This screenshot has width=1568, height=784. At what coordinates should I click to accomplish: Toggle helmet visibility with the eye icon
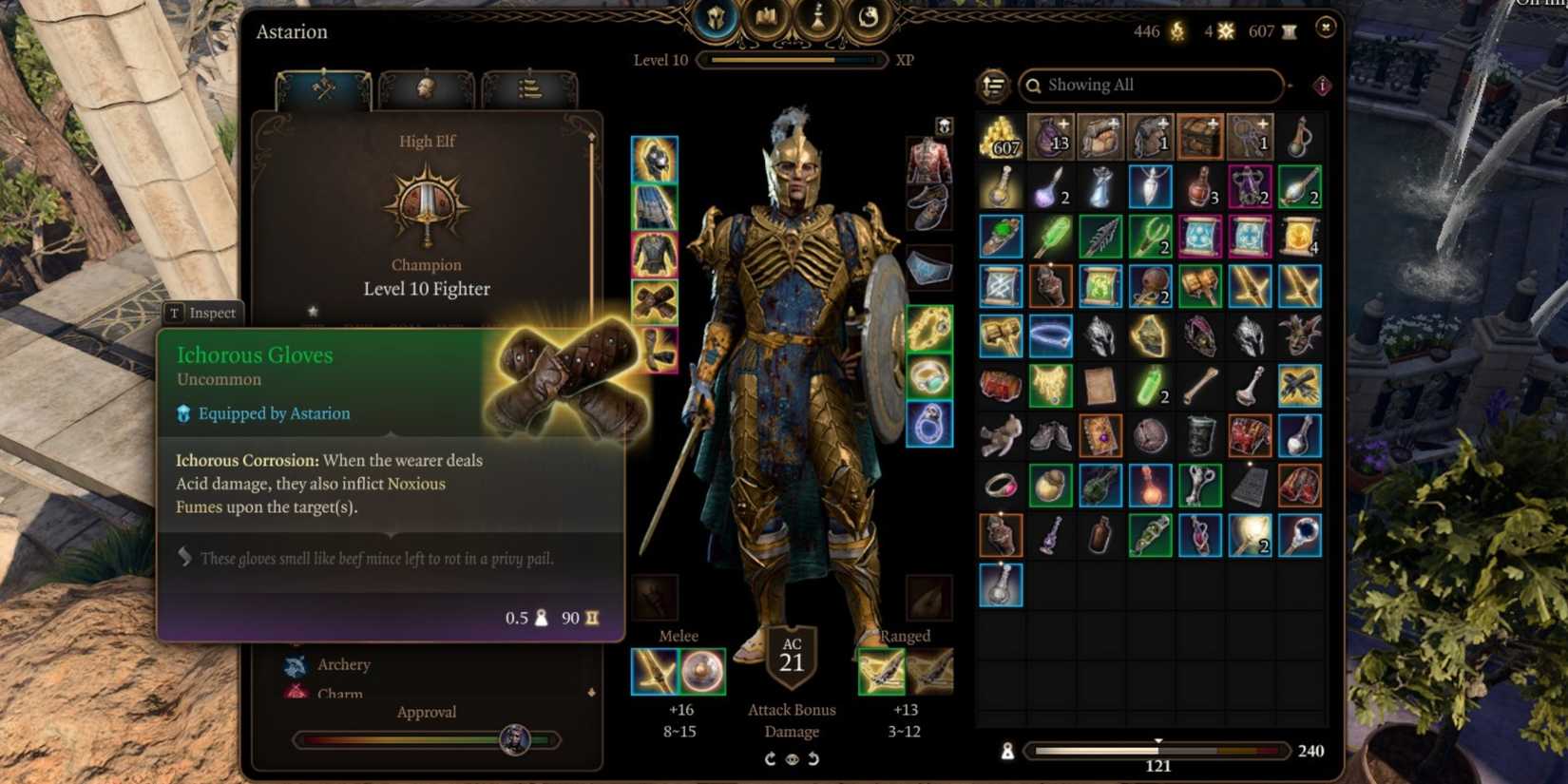[x=791, y=758]
